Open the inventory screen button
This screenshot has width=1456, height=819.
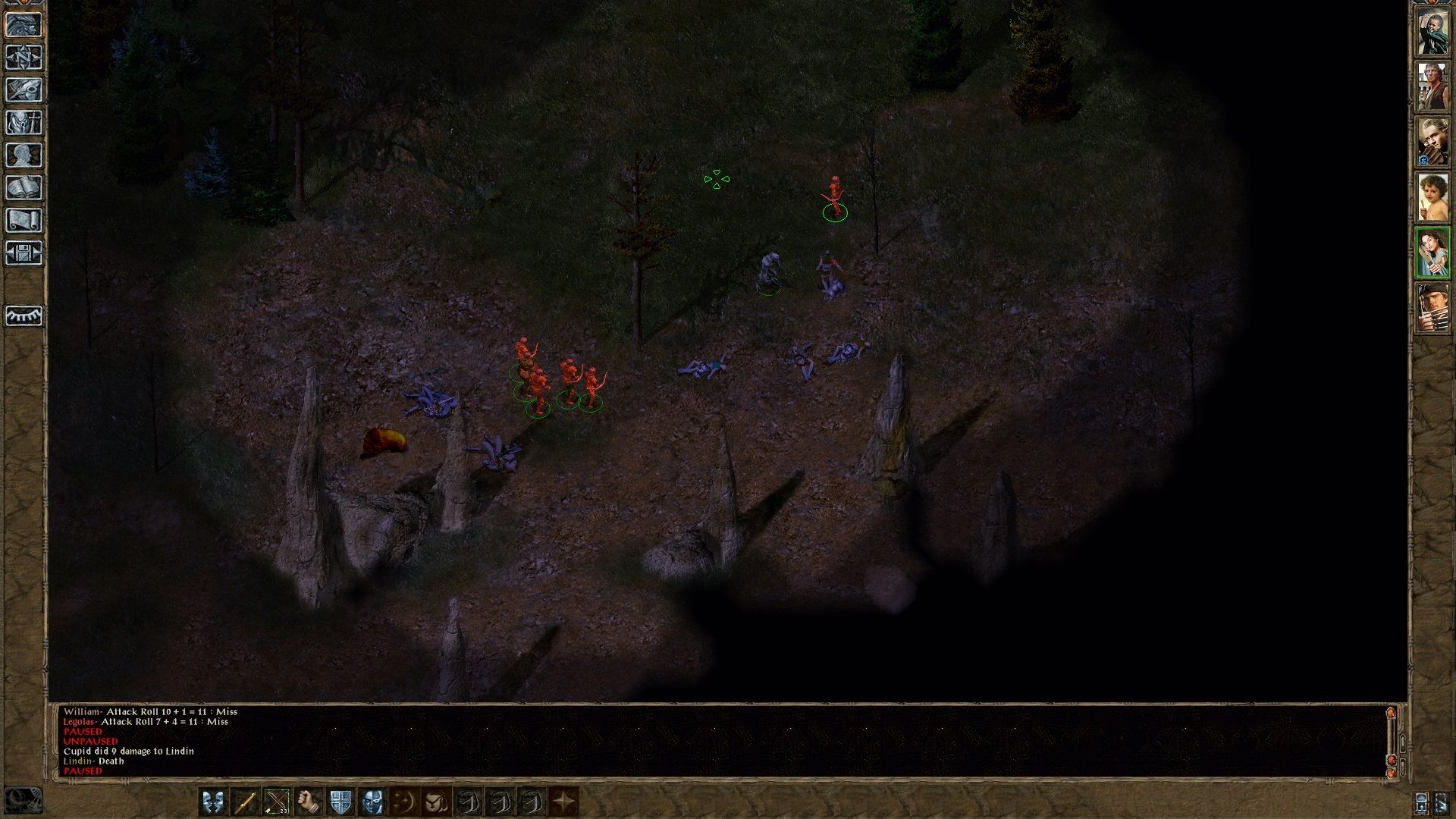coord(24,122)
